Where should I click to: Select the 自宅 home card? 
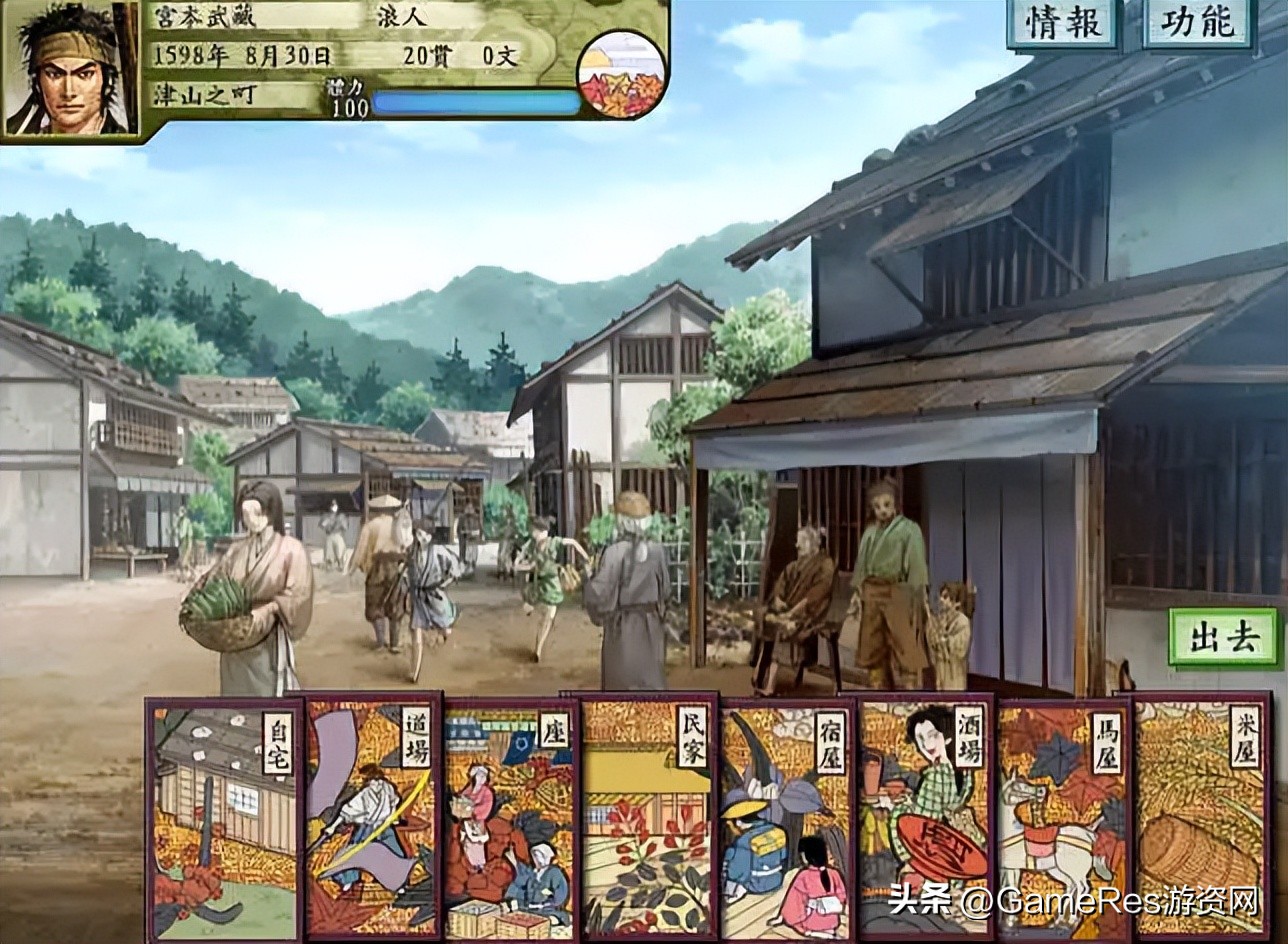(224, 820)
